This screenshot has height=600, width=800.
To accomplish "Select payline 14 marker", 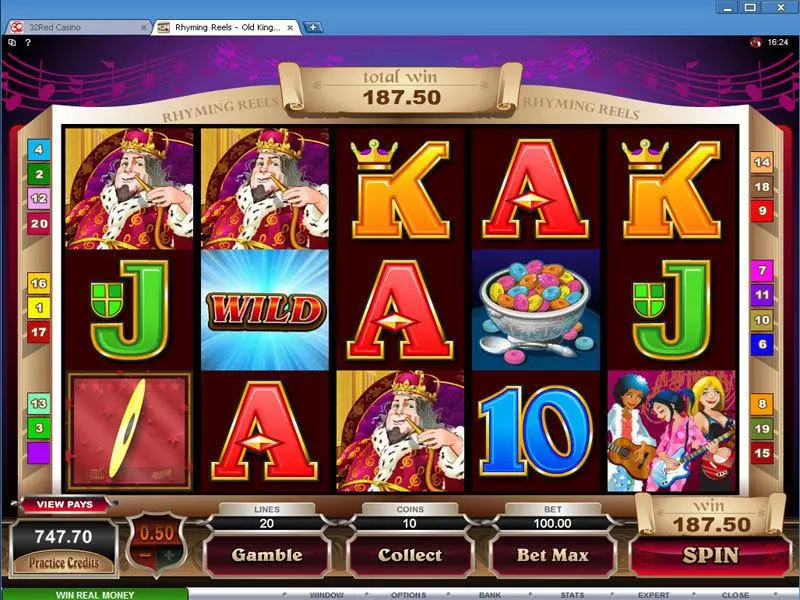I will (762, 161).
